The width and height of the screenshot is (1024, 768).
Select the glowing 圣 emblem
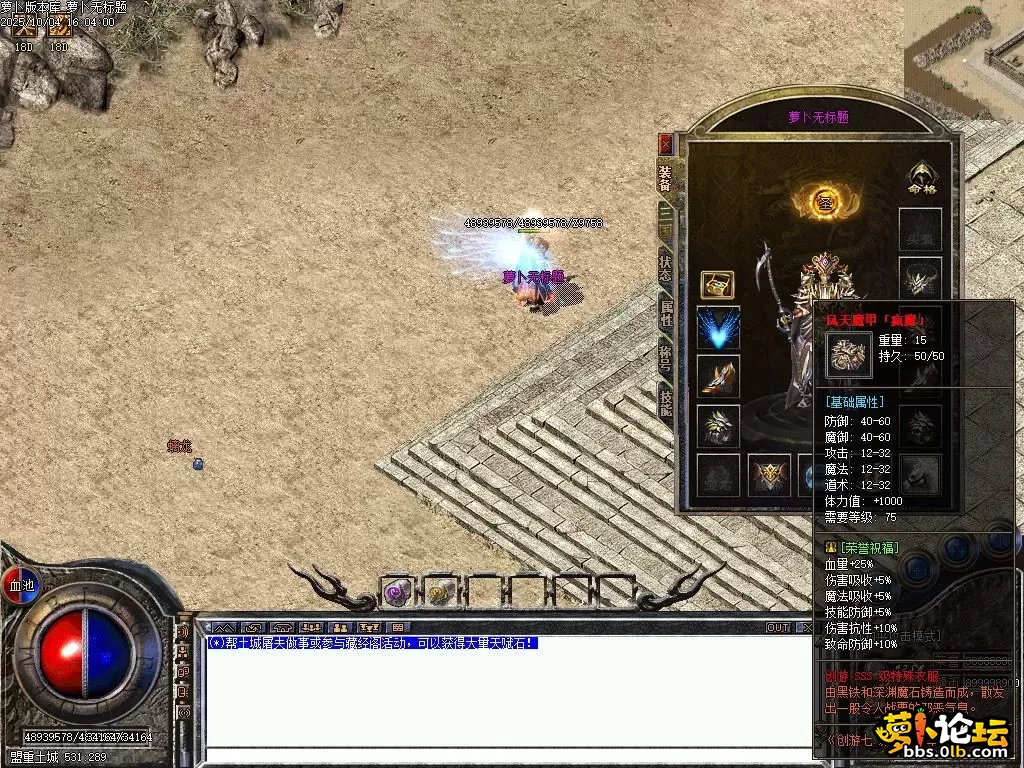pyautogui.click(x=825, y=201)
